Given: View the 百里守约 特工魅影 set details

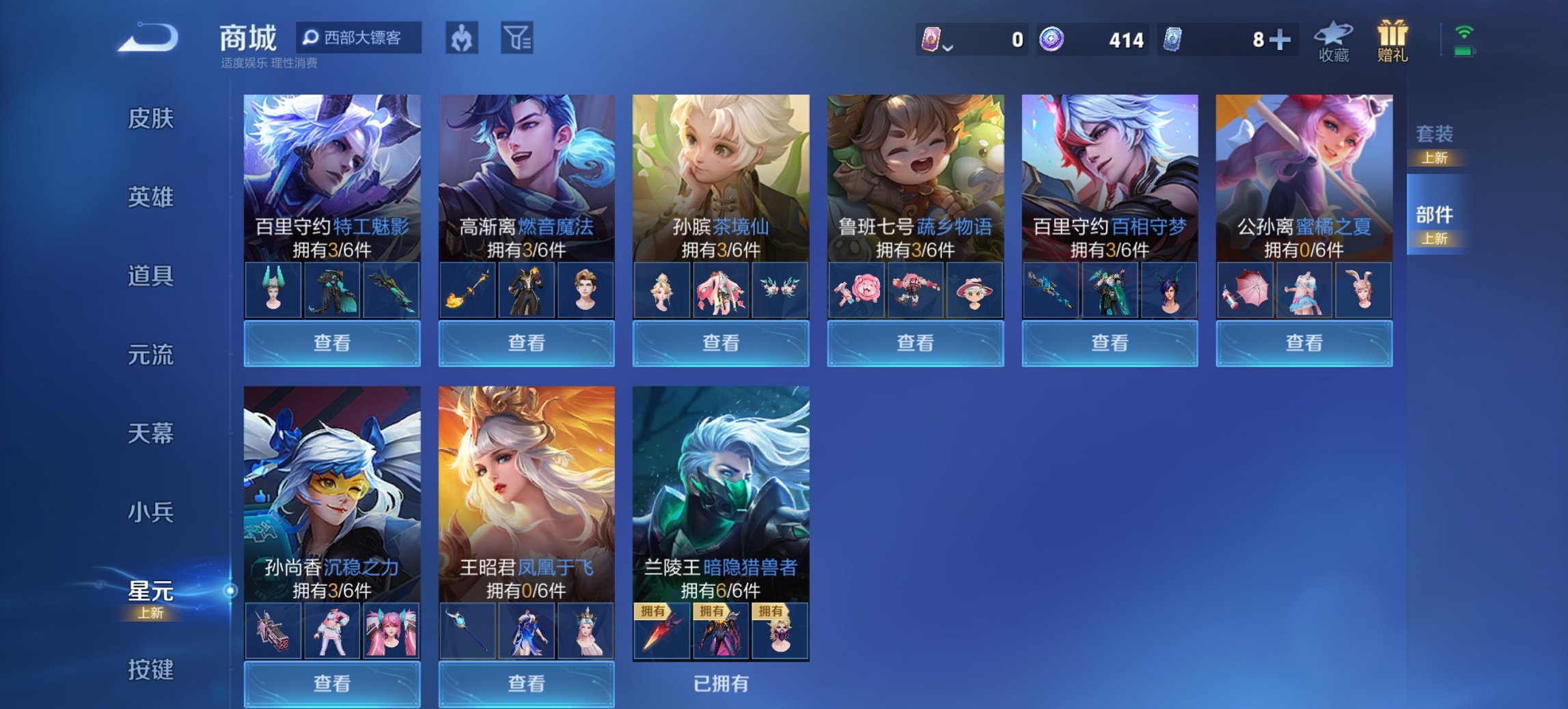Looking at the screenshot, I should 331,342.
